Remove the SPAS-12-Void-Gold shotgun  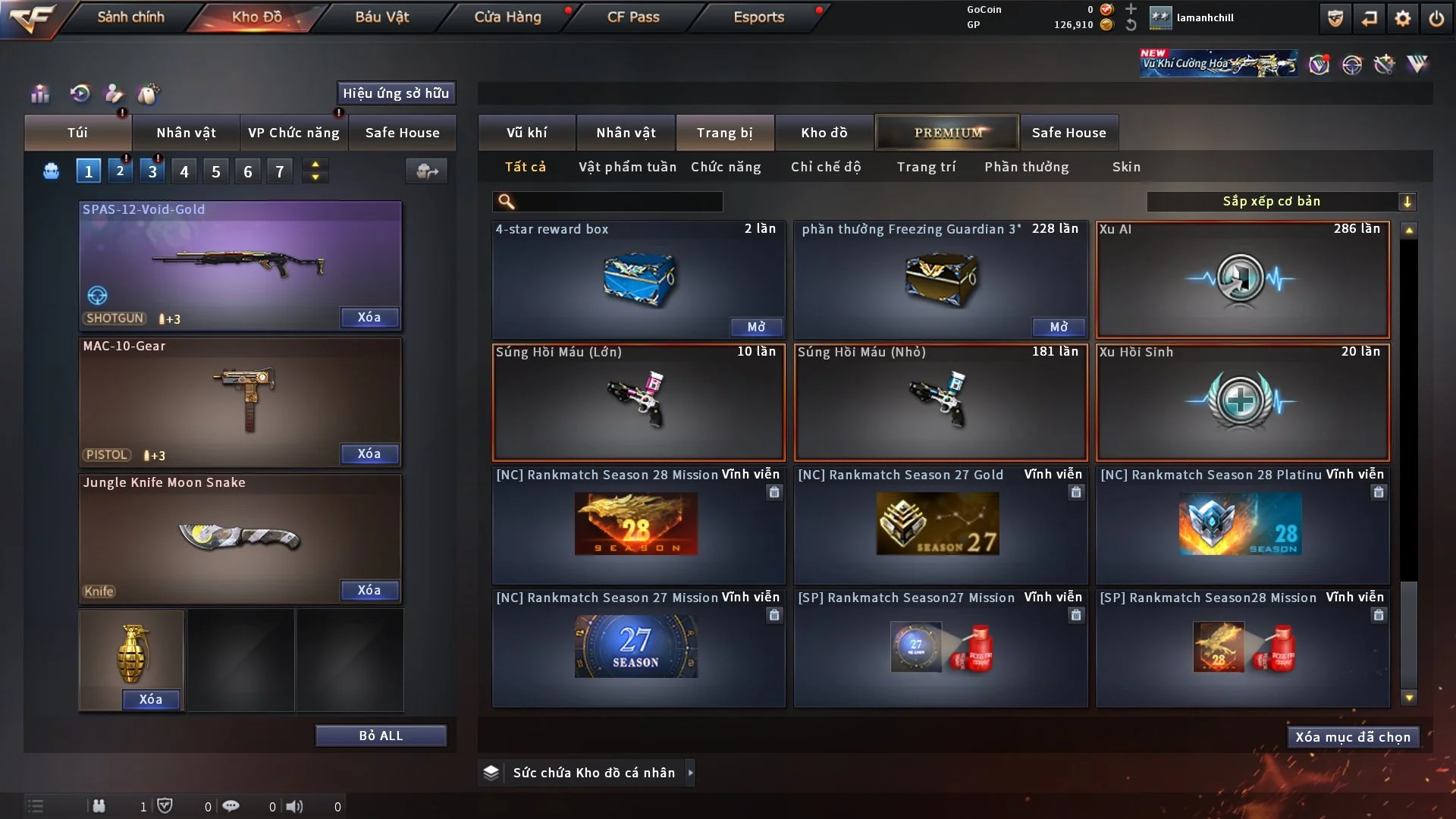pos(369,318)
